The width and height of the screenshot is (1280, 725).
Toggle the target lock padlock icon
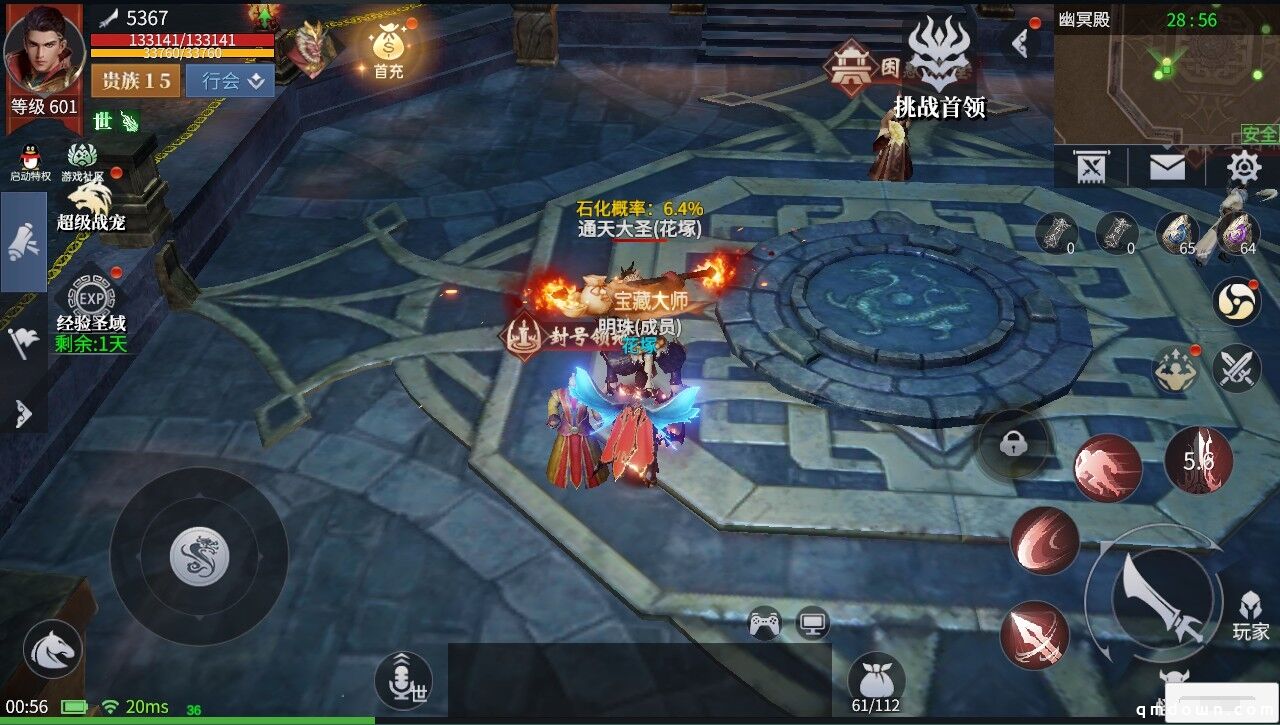1014,441
